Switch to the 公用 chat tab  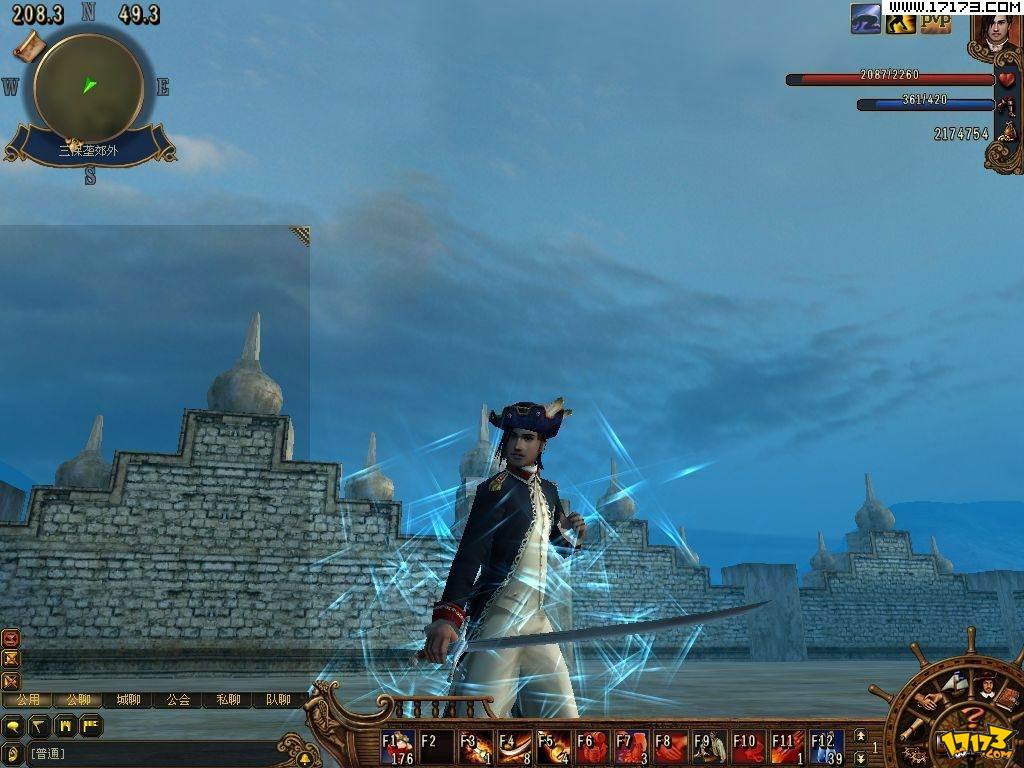28,700
